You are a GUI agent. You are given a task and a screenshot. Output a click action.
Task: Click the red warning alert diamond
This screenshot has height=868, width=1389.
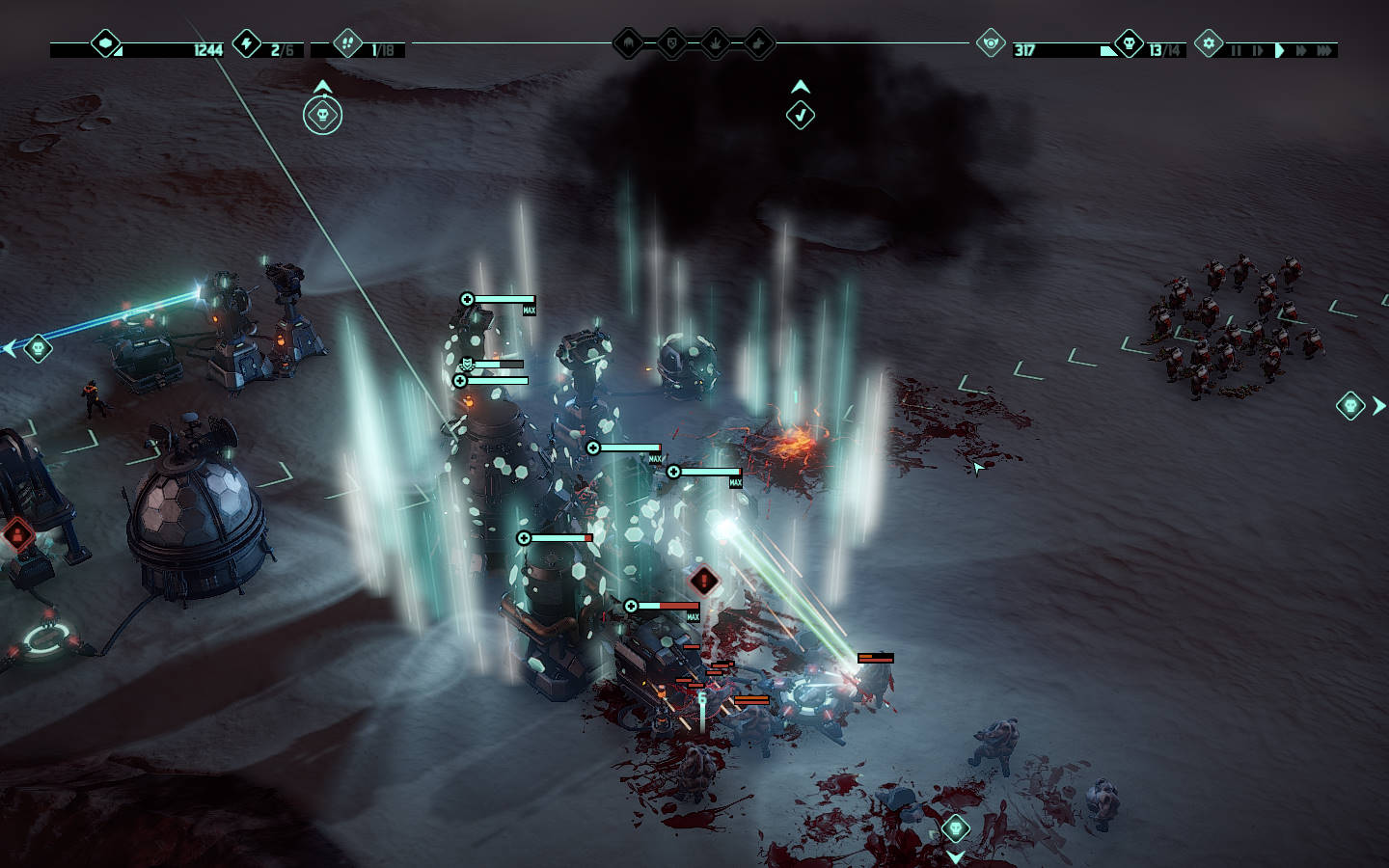click(x=705, y=582)
